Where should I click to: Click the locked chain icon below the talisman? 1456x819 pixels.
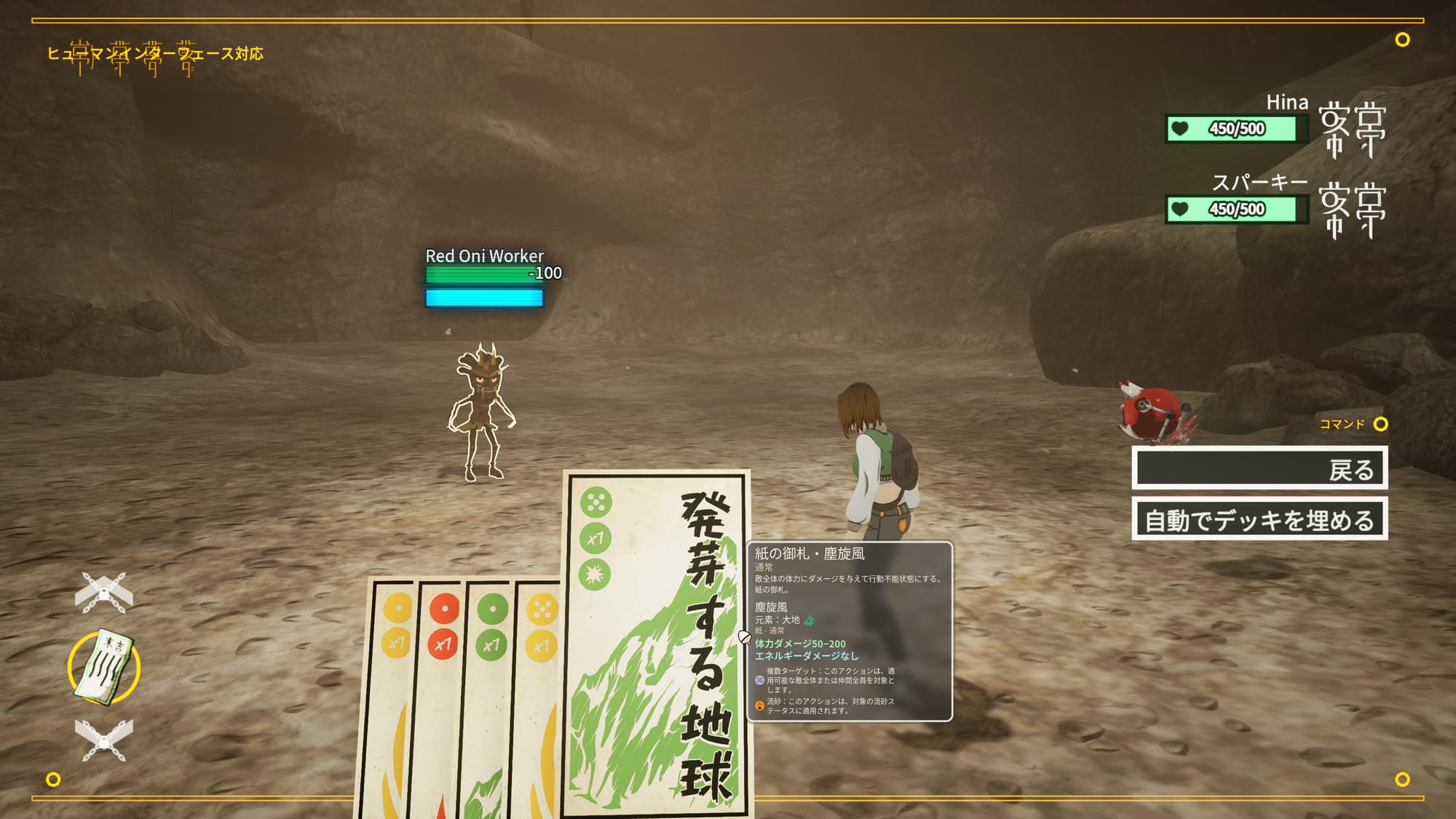[104, 740]
